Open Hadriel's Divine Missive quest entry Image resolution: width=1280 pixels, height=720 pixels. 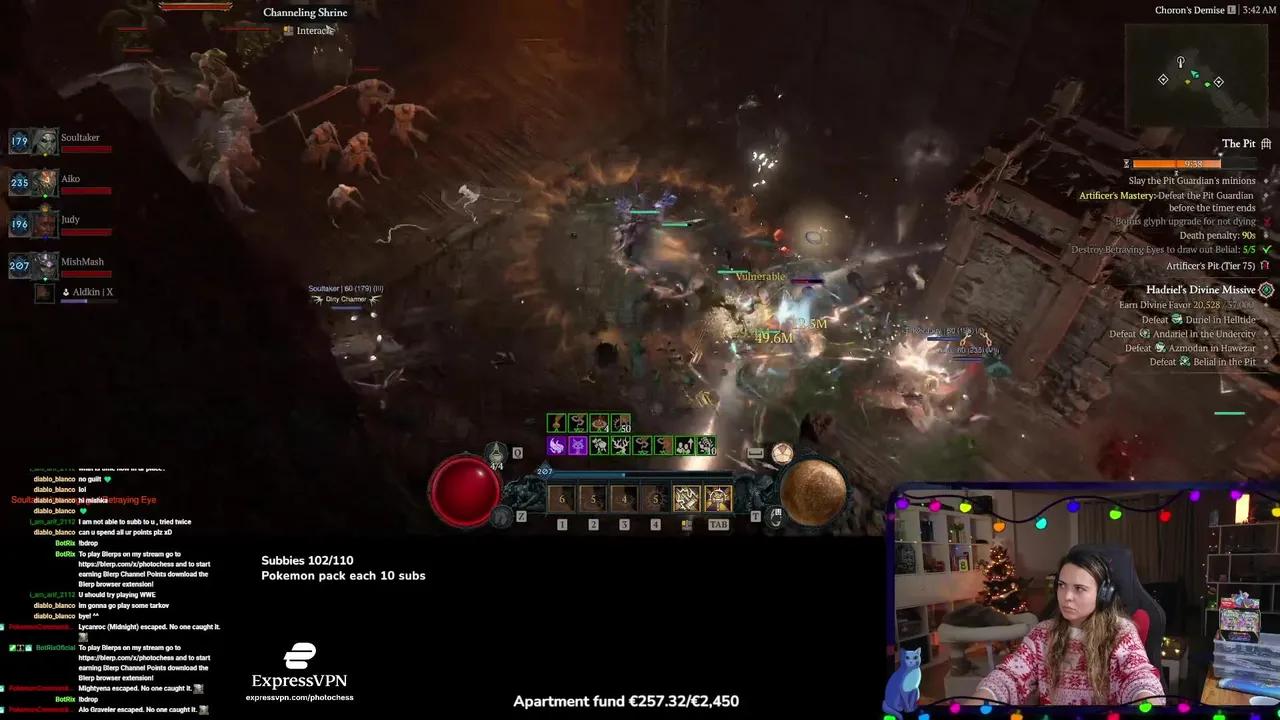(x=1200, y=290)
